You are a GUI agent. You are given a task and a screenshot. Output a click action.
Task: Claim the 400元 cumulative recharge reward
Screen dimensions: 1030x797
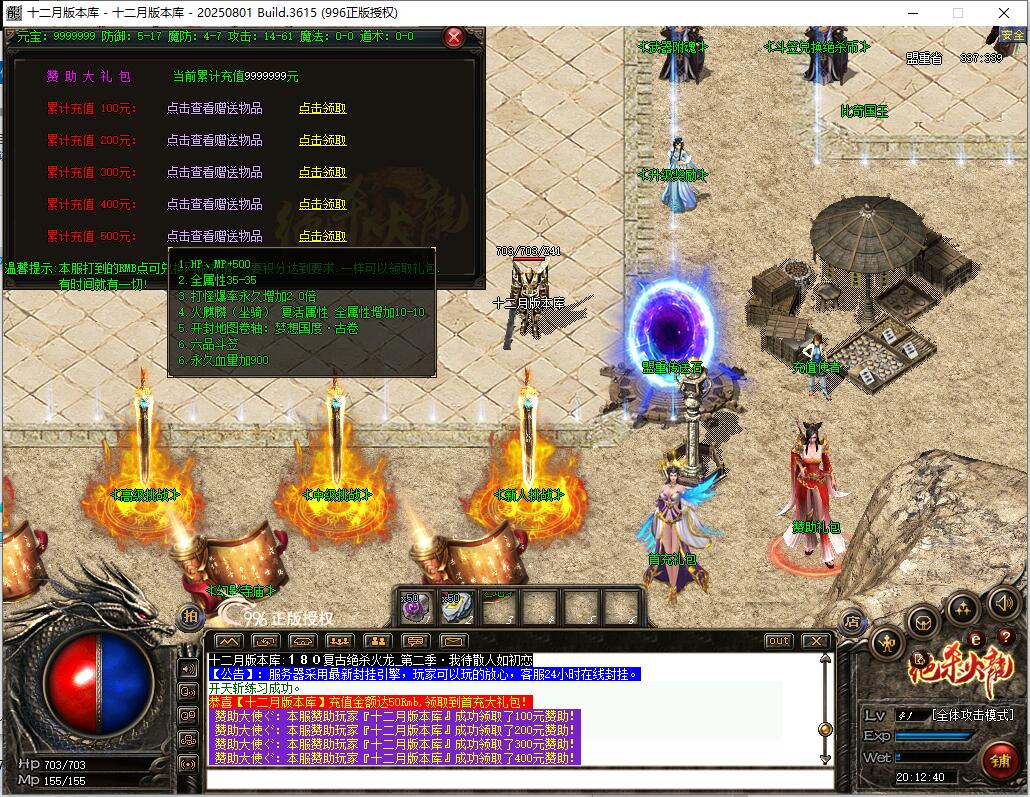[322, 204]
